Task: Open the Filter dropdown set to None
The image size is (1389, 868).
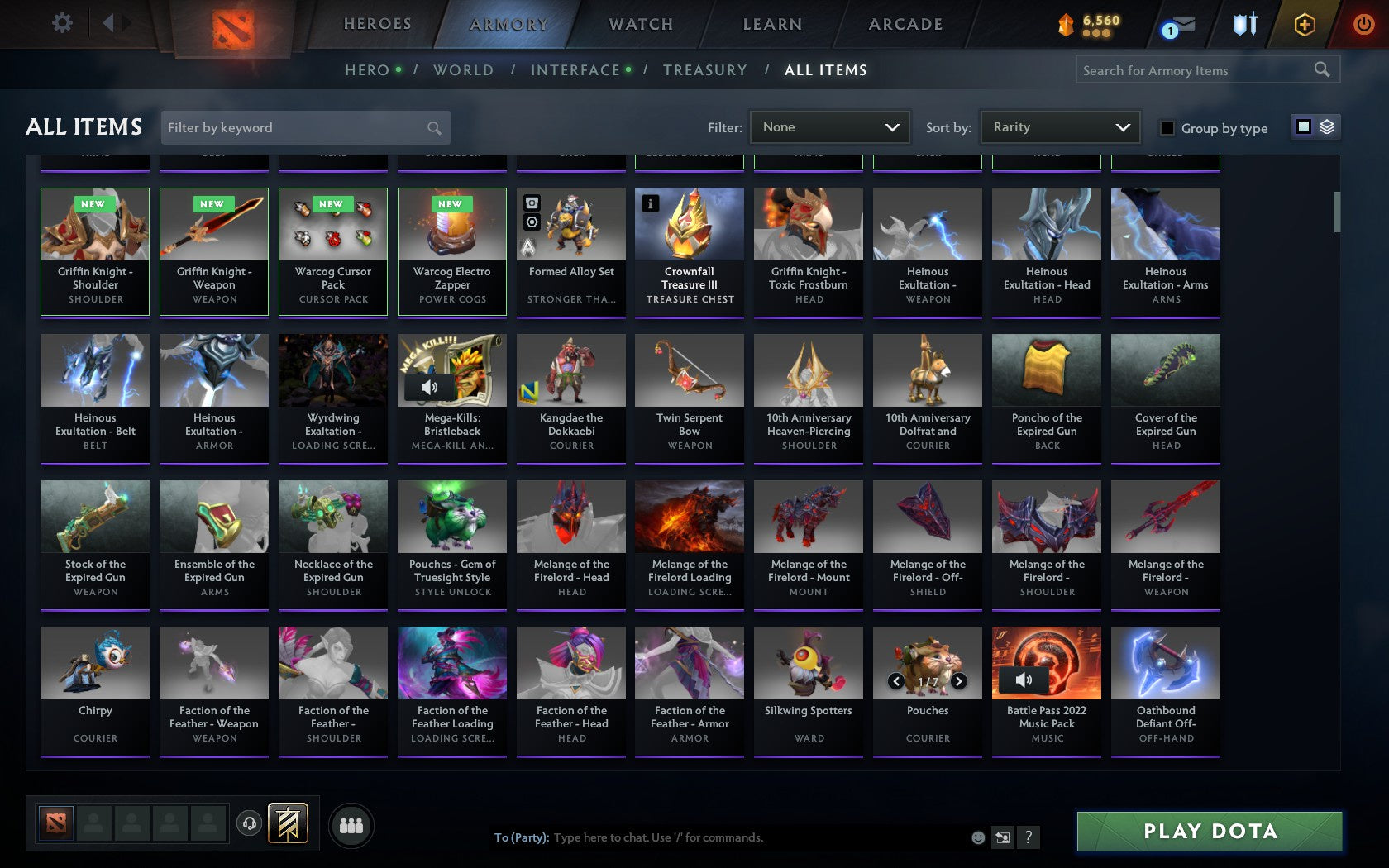Action: tap(829, 127)
